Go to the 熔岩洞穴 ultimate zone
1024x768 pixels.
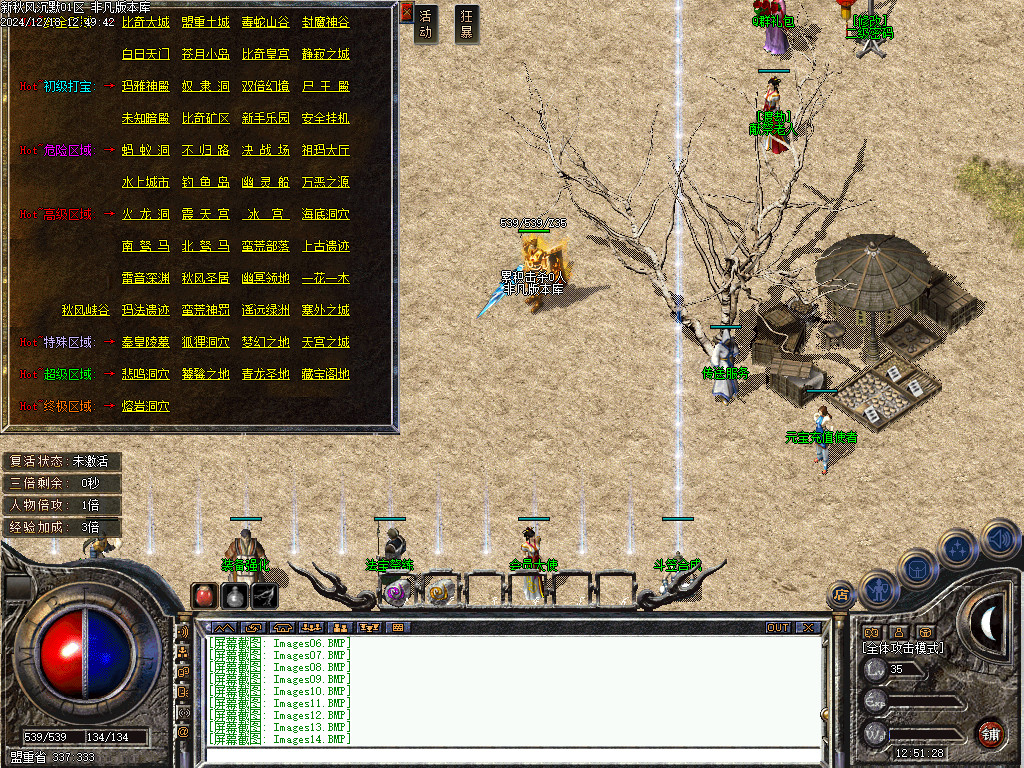(145, 406)
